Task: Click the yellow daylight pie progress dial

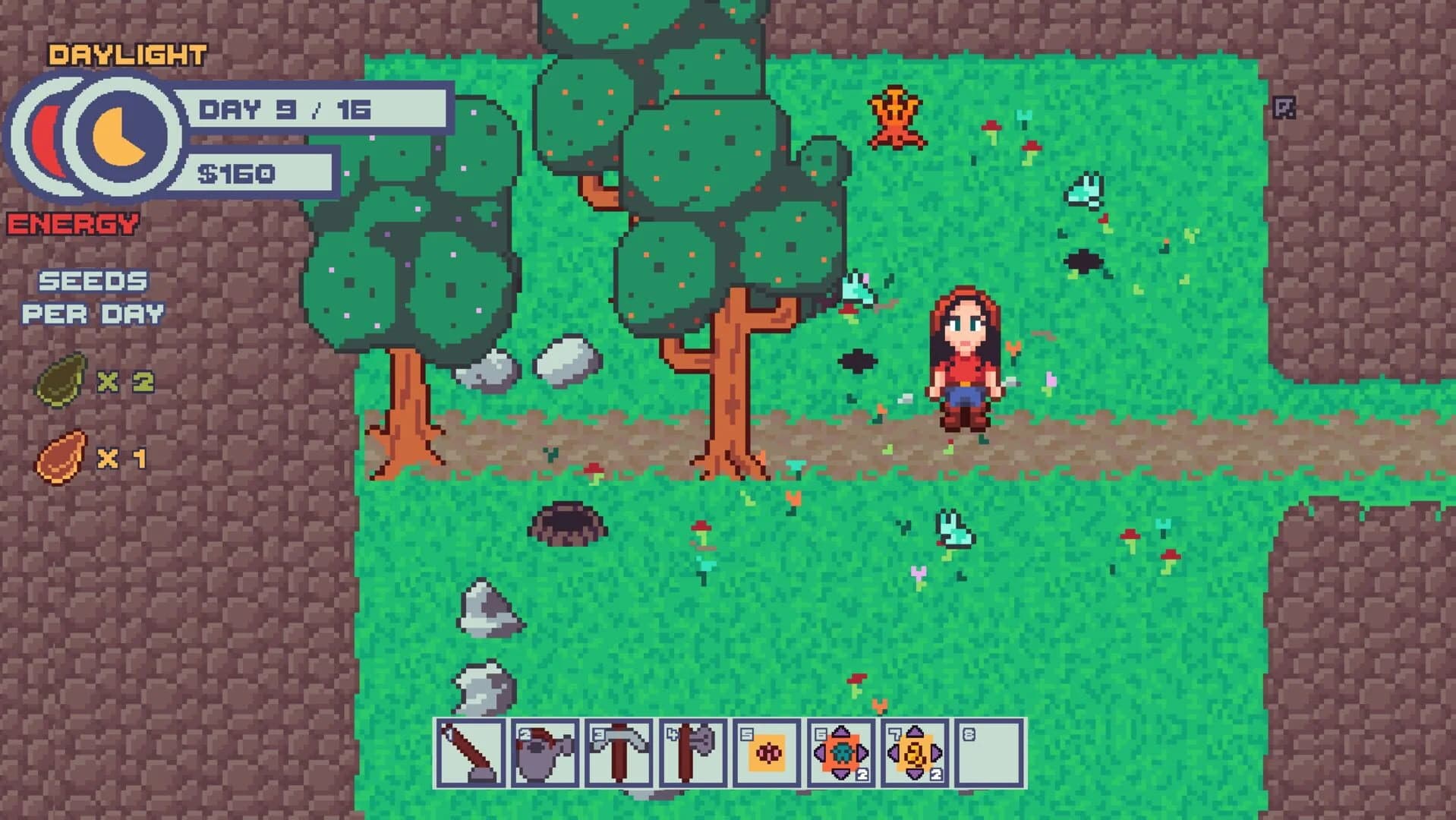Action: pos(116,137)
